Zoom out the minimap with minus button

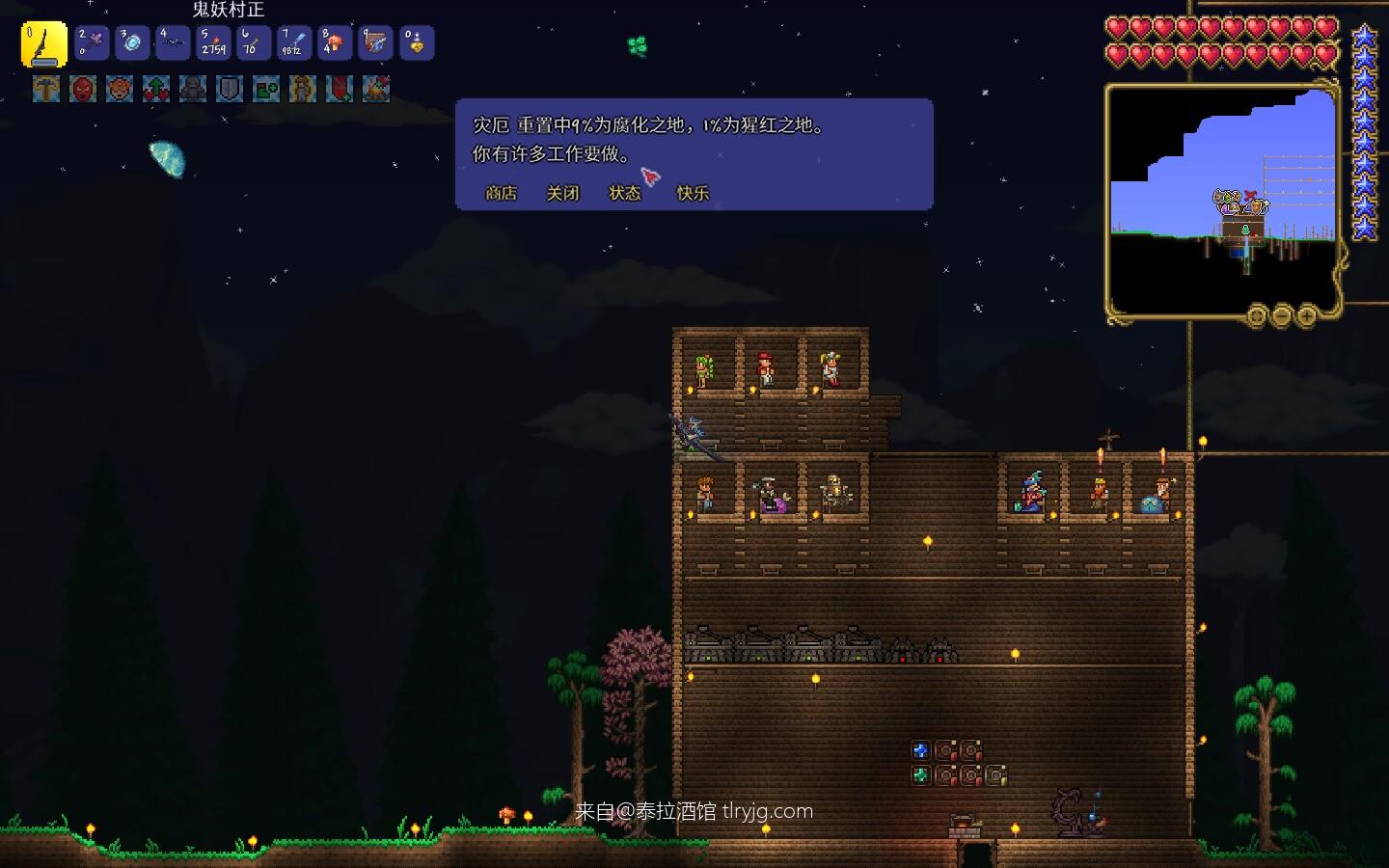pos(1282,315)
